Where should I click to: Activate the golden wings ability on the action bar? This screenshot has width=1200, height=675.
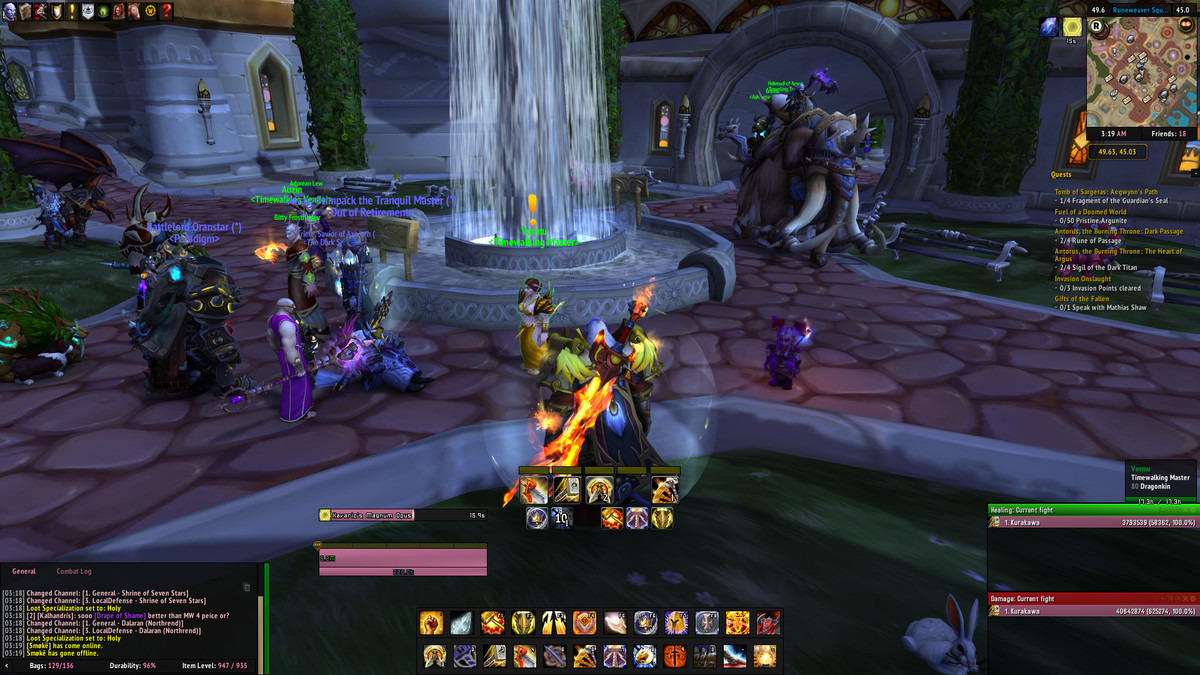(553, 623)
